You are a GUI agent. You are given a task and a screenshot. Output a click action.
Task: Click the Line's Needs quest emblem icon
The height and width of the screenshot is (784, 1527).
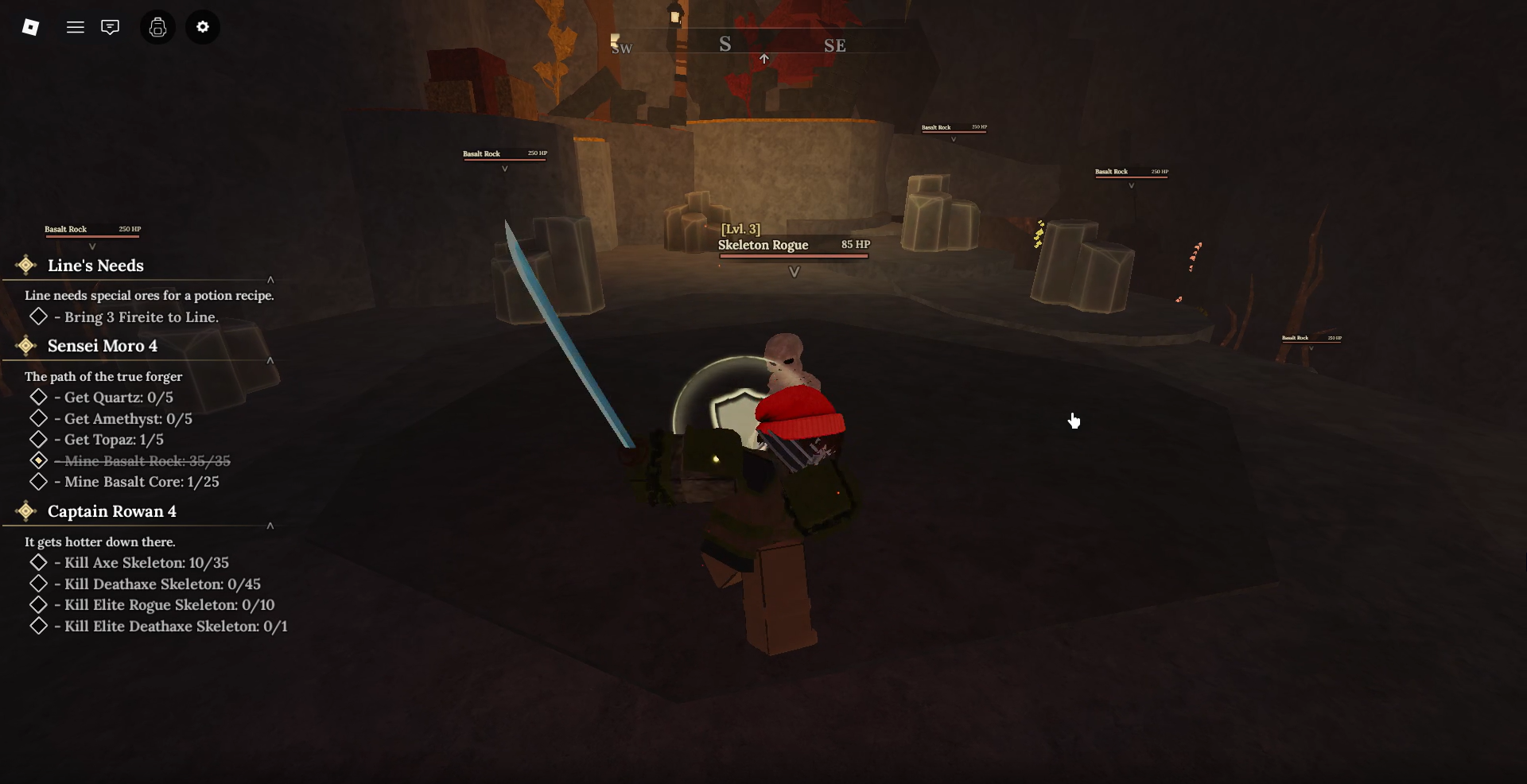click(x=26, y=265)
